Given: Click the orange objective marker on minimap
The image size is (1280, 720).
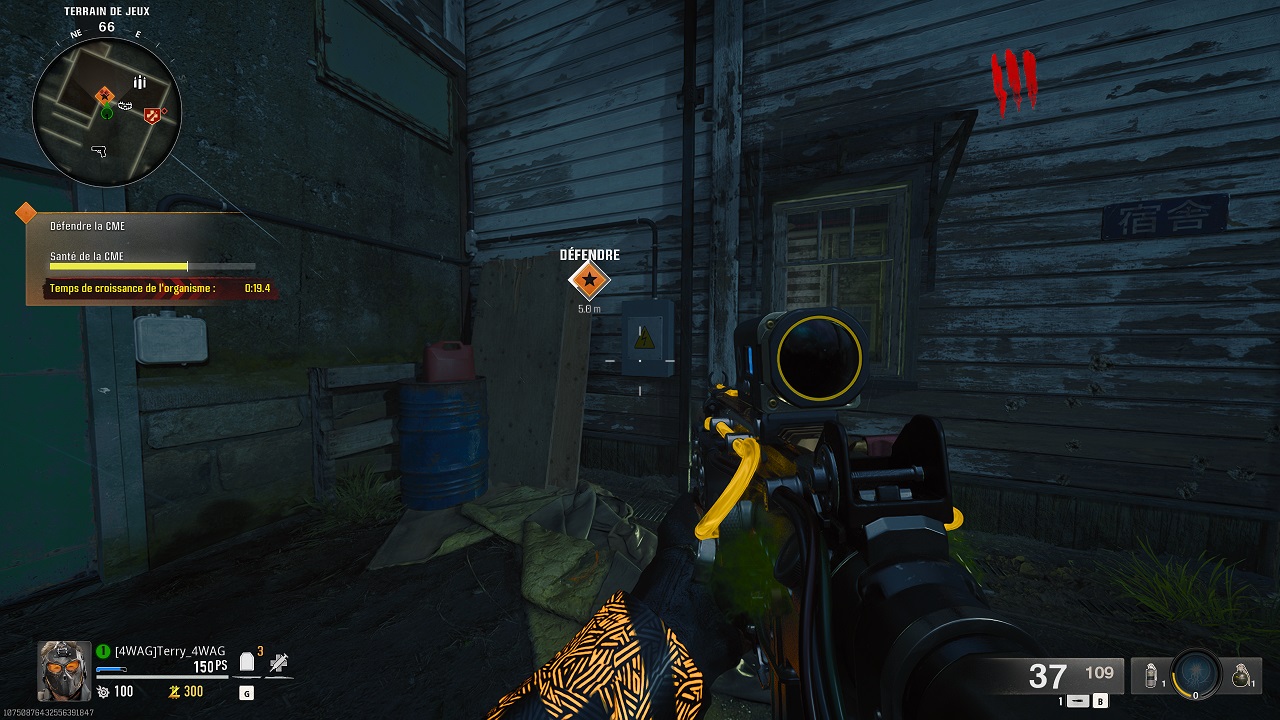Looking at the screenshot, I should pos(102,95).
